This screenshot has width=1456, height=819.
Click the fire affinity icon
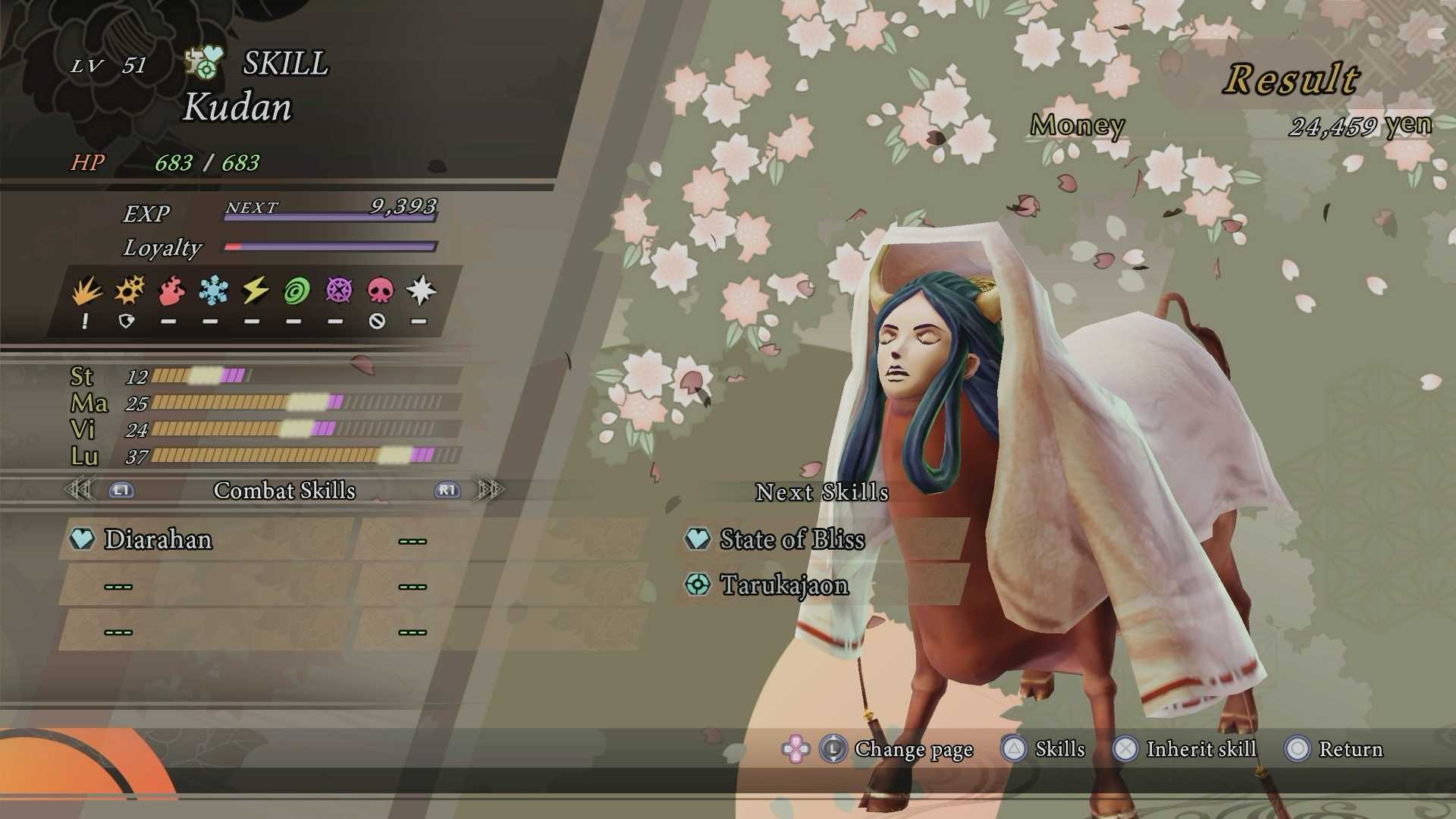coord(172,291)
